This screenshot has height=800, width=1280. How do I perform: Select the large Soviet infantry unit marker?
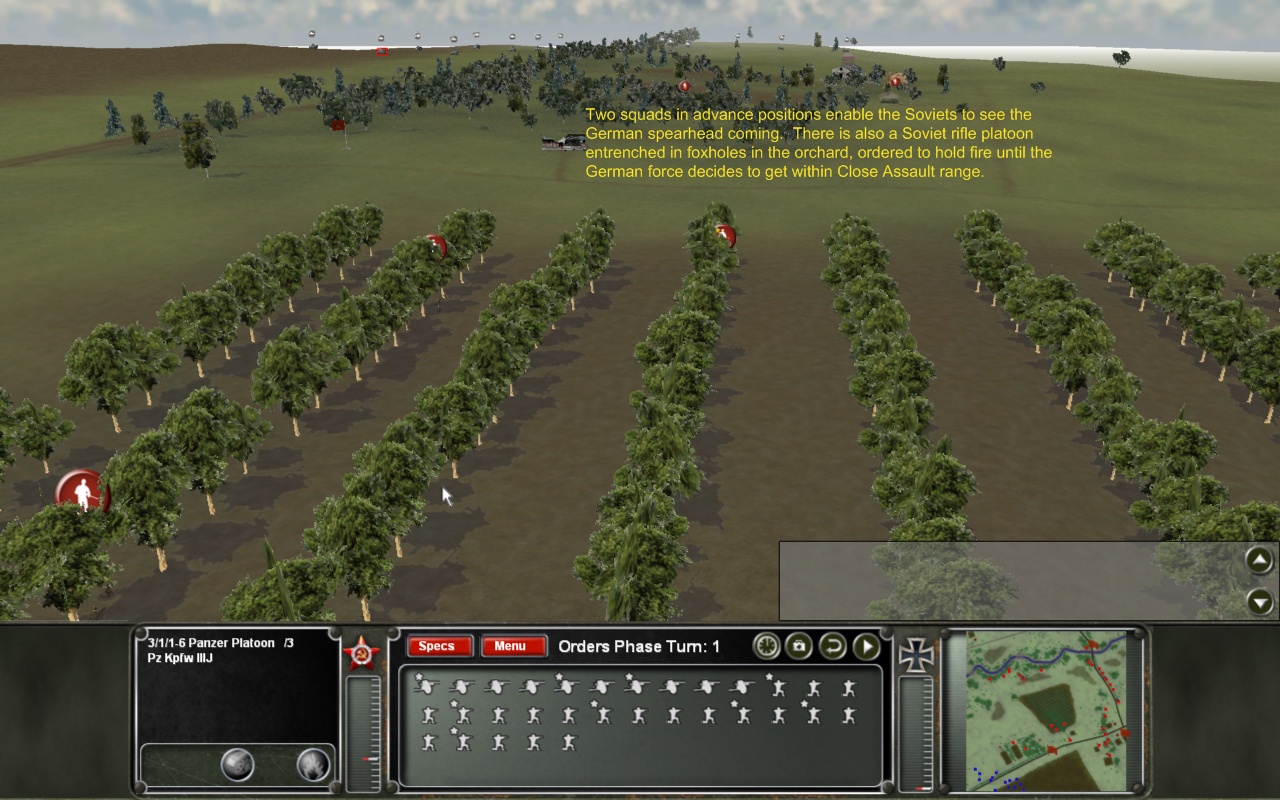(x=82, y=492)
